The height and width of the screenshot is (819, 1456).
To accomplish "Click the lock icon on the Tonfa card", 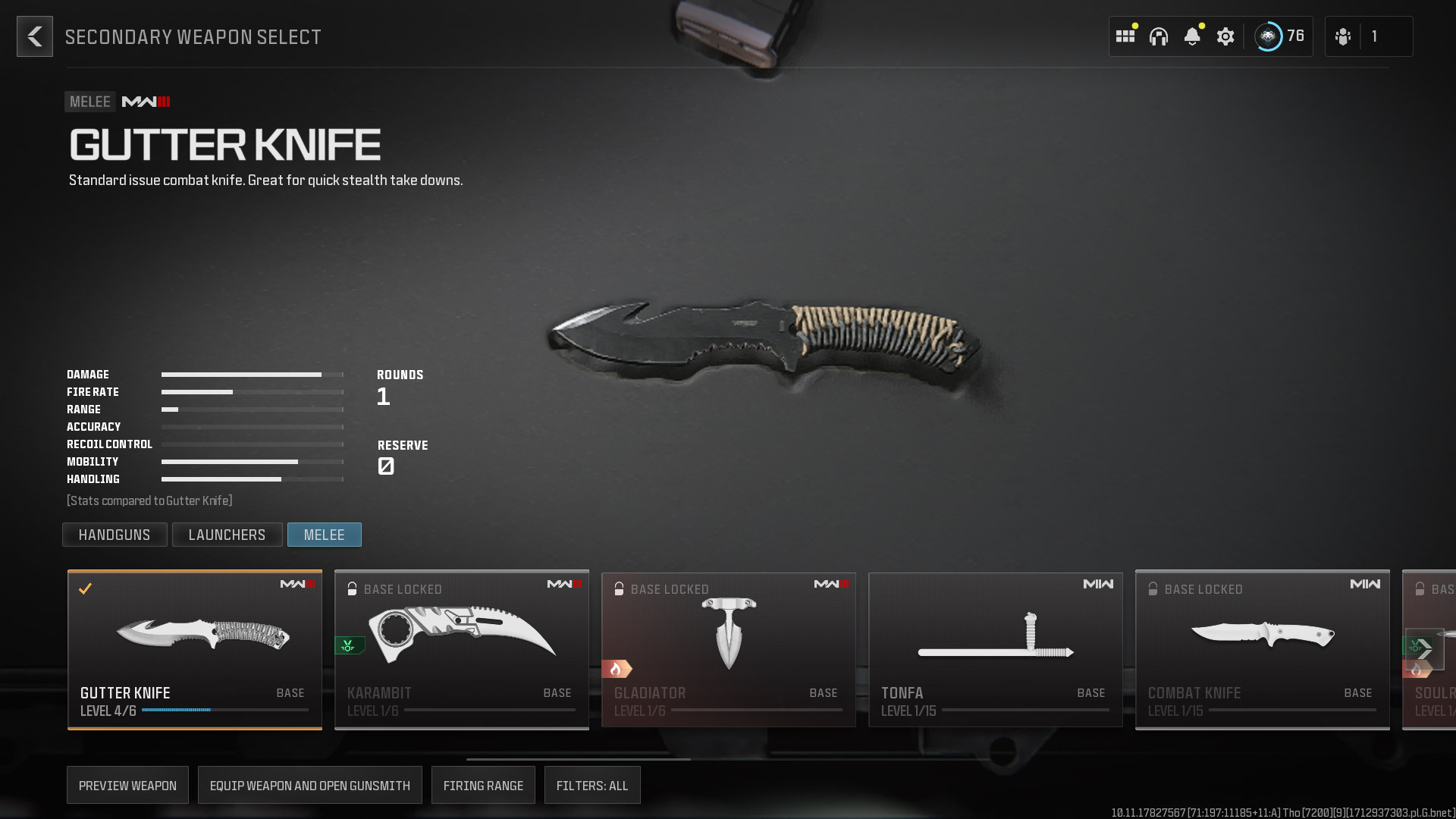I will coord(886,588).
